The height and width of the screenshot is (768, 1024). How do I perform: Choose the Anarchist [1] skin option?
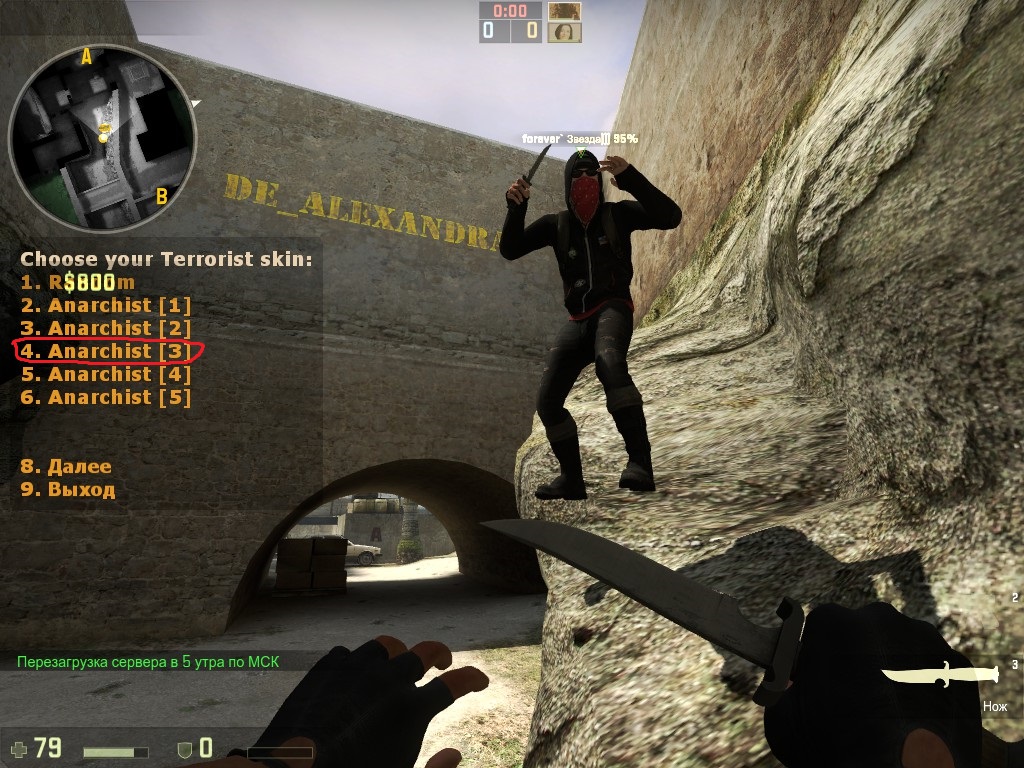coord(106,305)
